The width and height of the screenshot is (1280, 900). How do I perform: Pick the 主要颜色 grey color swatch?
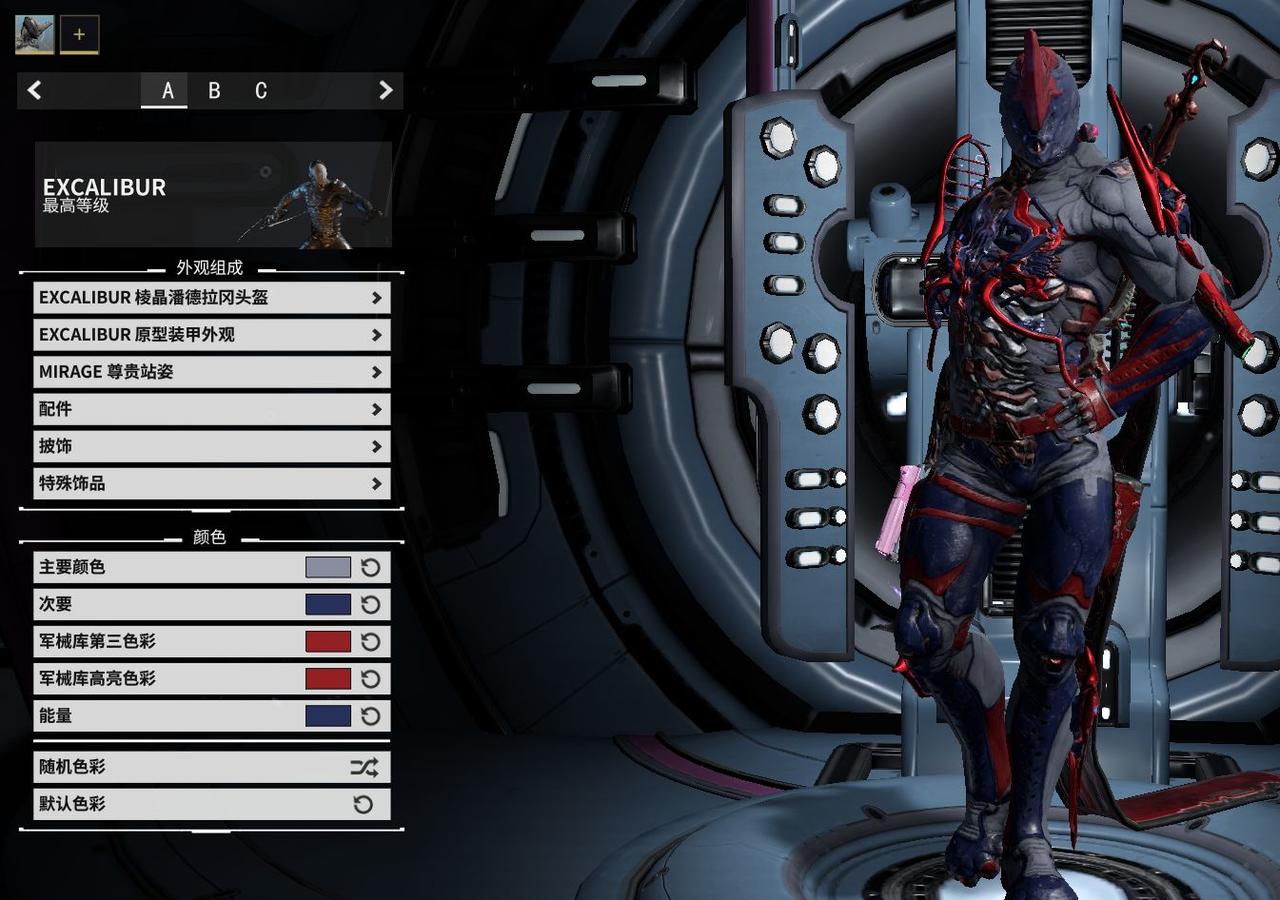(x=328, y=568)
